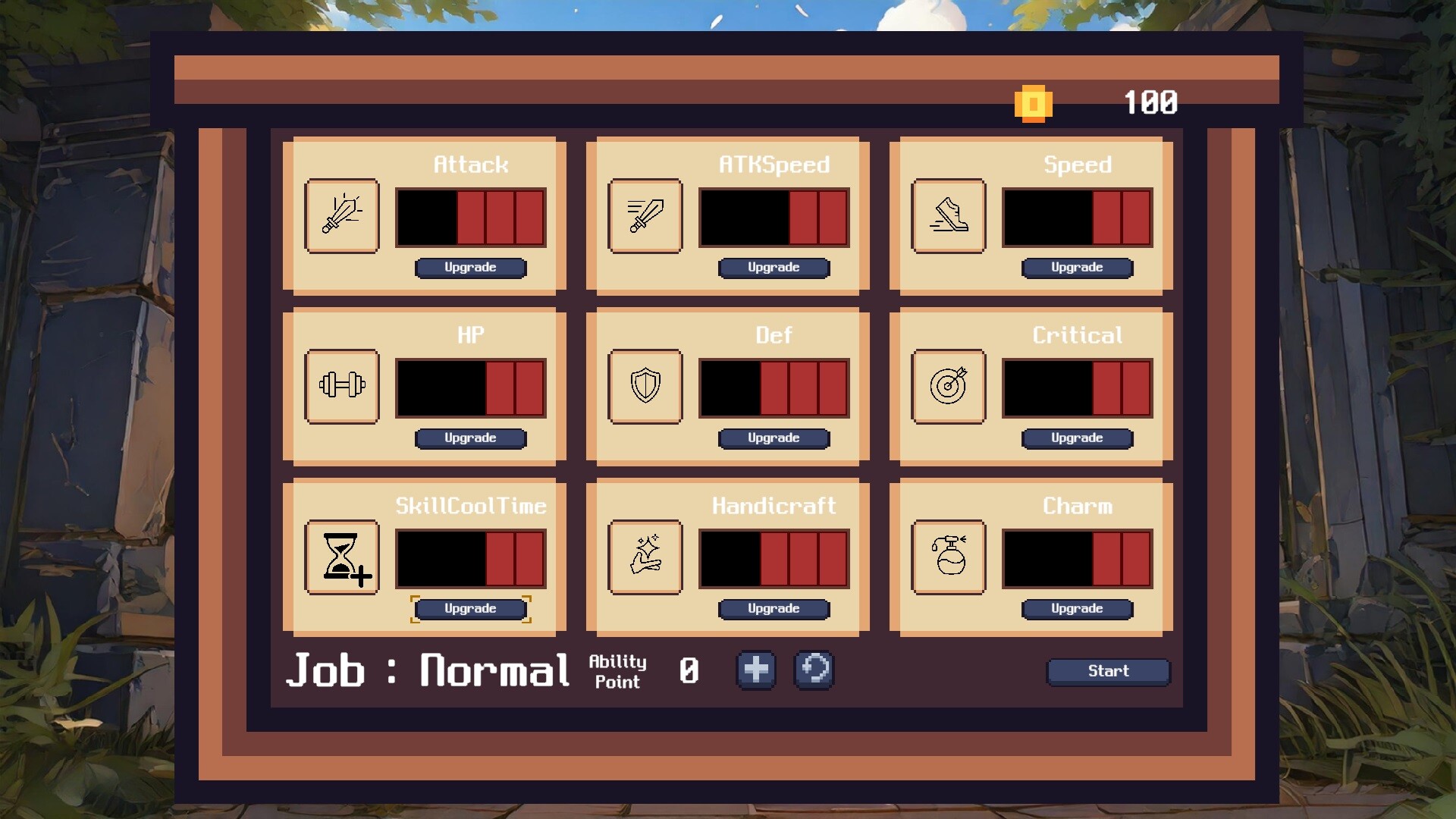Upgrade the Attack stat
The height and width of the screenshot is (819, 1456).
click(470, 268)
